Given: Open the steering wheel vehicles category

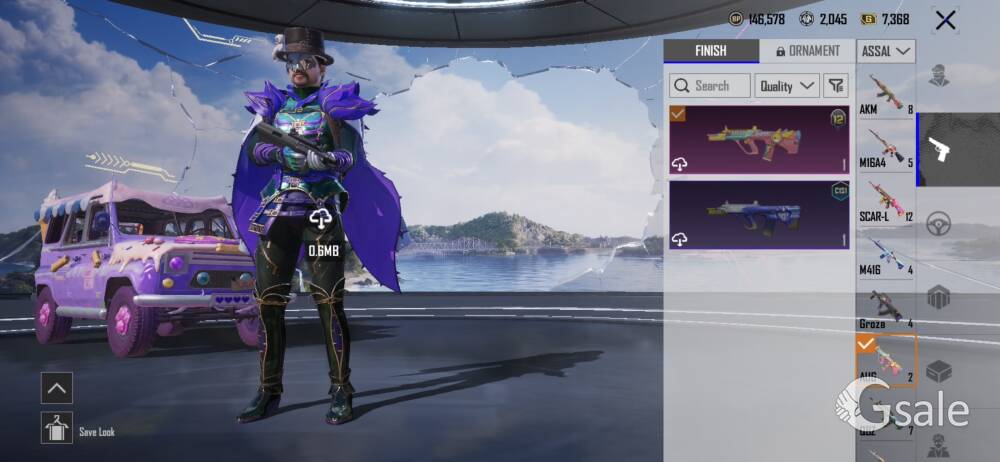Looking at the screenshot, I should 939,224.
